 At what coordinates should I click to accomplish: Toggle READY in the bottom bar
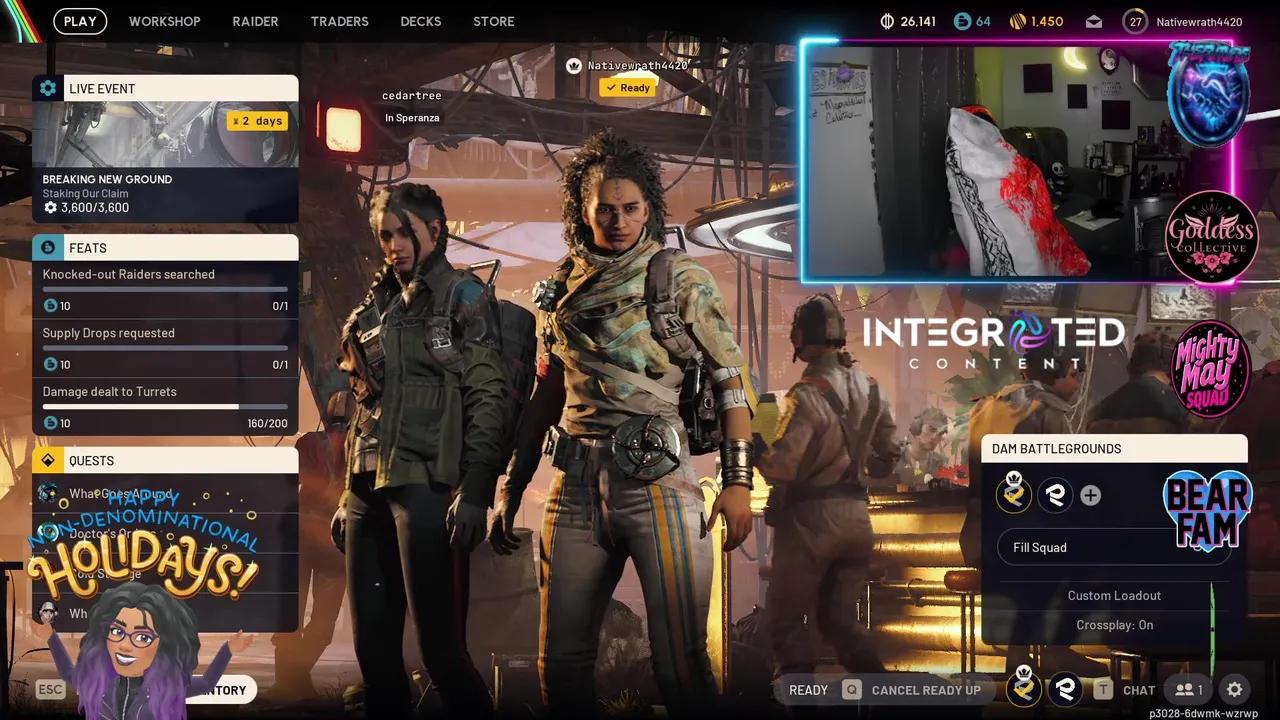pos(808,689)
